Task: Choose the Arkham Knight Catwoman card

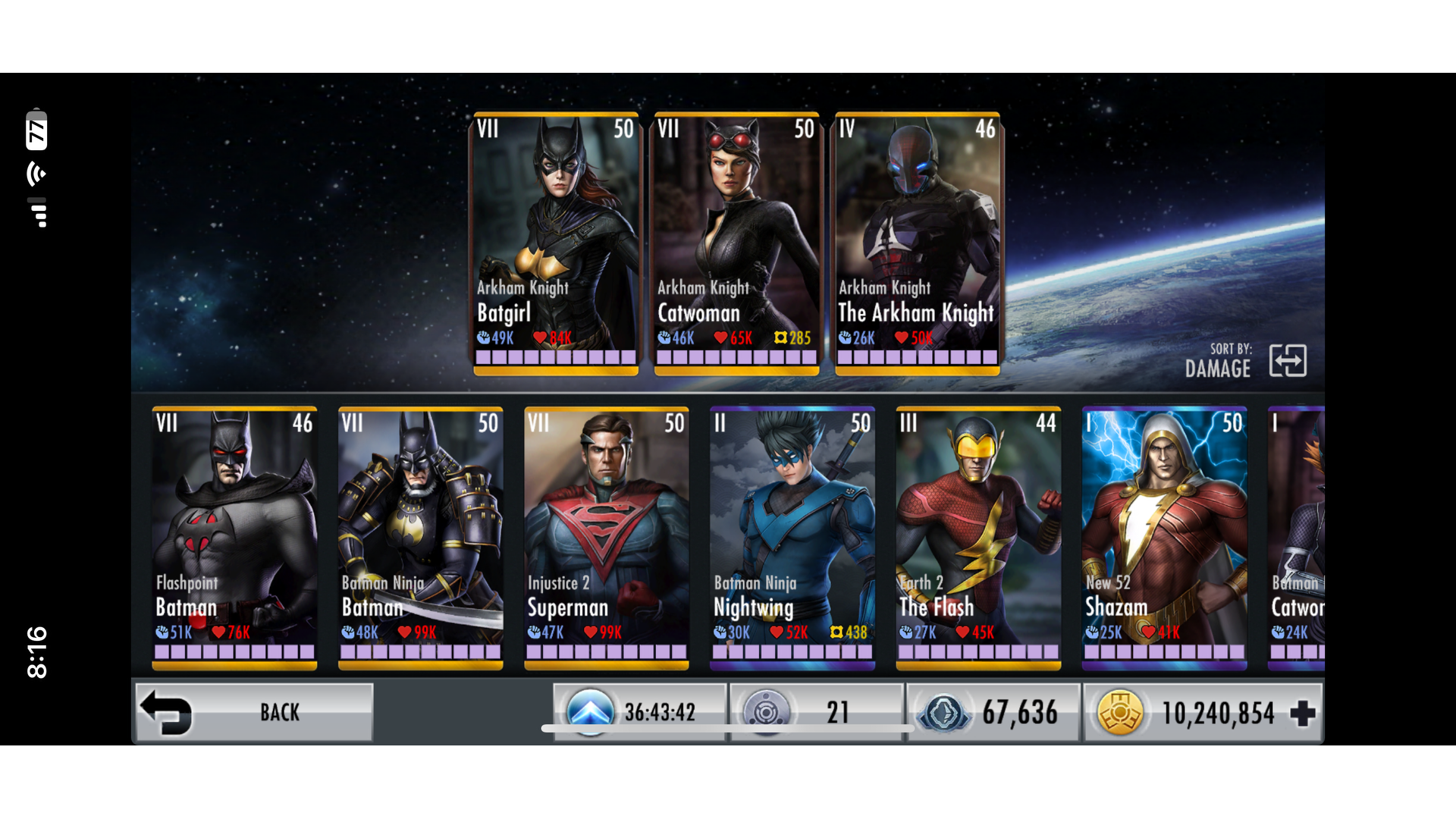Action: [x=736, y=243]
